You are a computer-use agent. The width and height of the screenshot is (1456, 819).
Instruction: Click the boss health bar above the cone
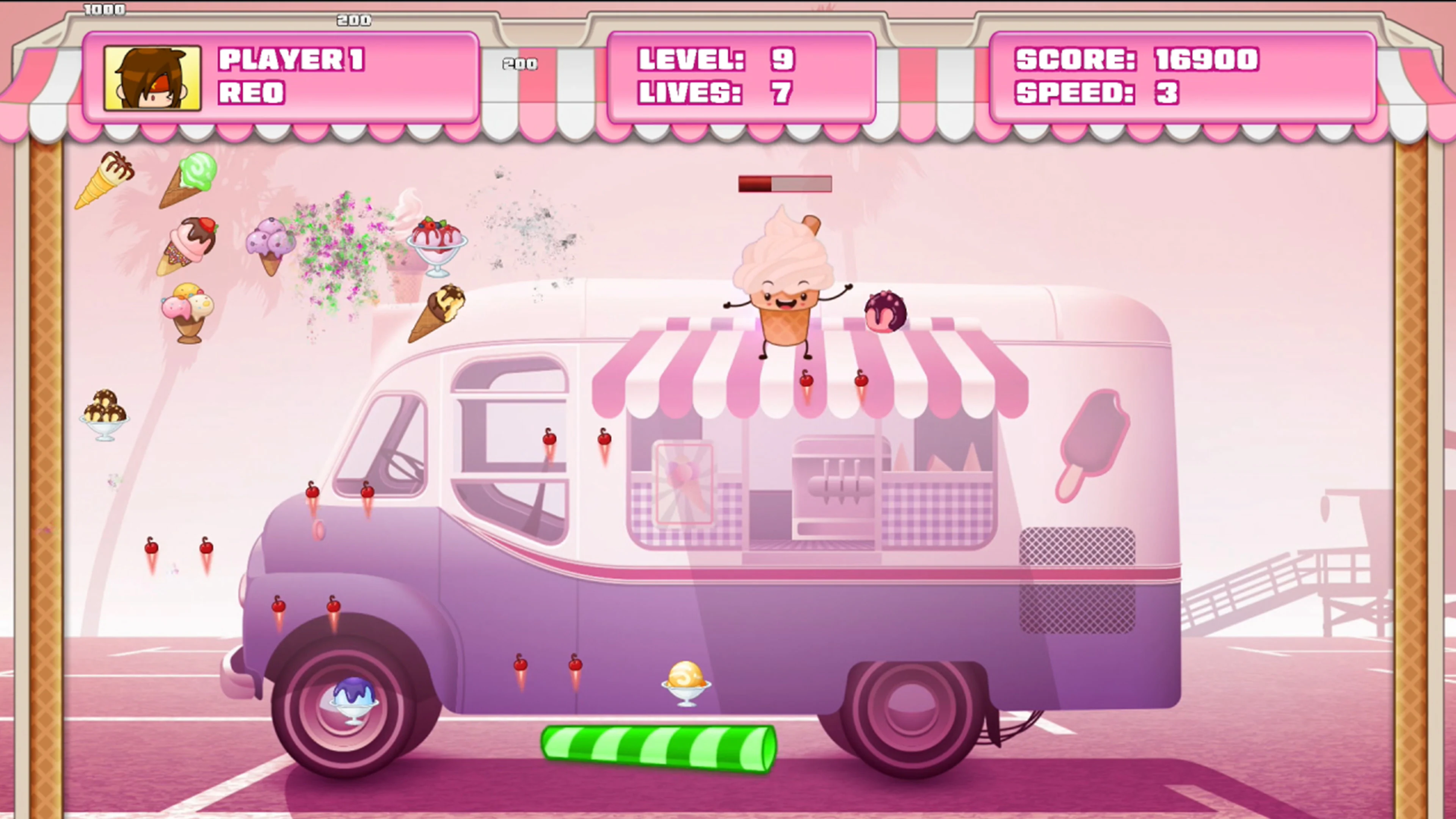(784, 184)
